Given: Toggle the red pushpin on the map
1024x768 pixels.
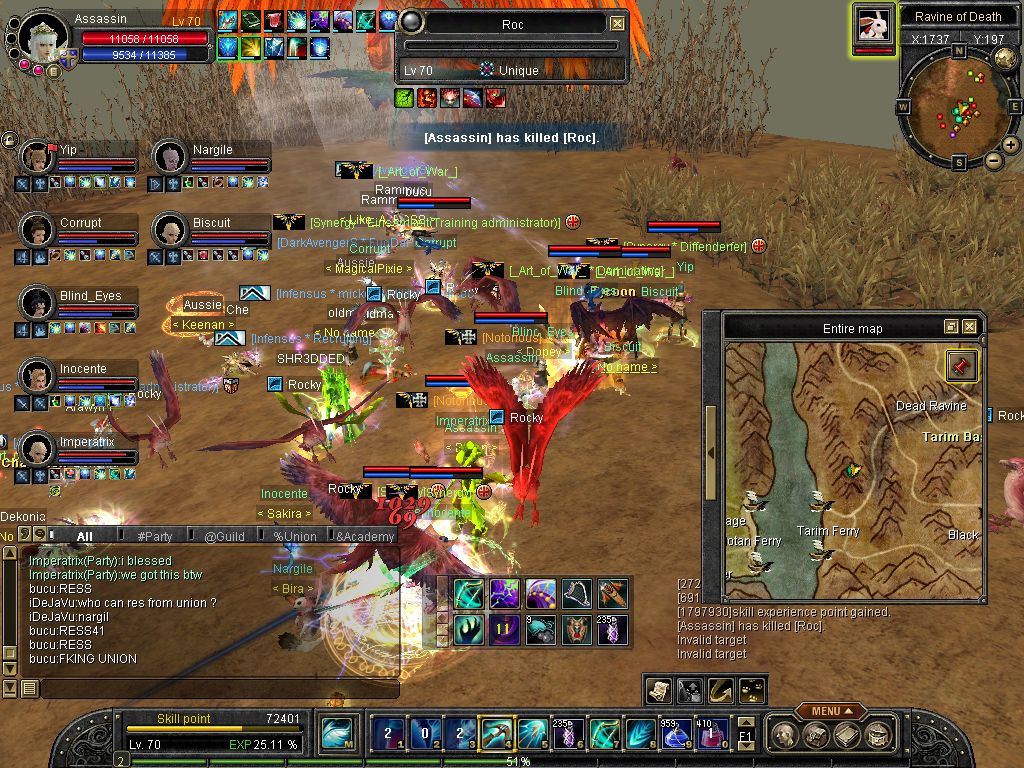Looking at the screenshot, I should coord(962,366).
